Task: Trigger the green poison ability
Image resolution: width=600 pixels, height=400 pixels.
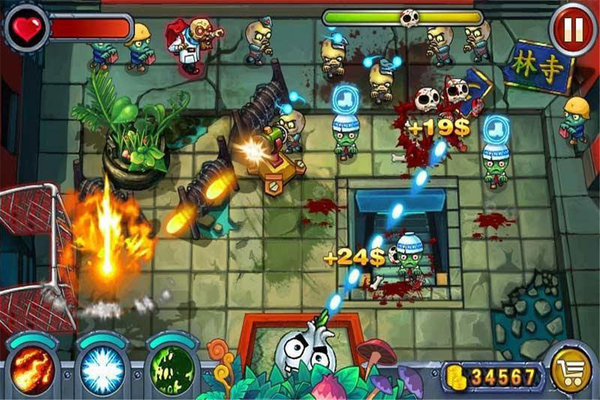Action: coord(171,368)
